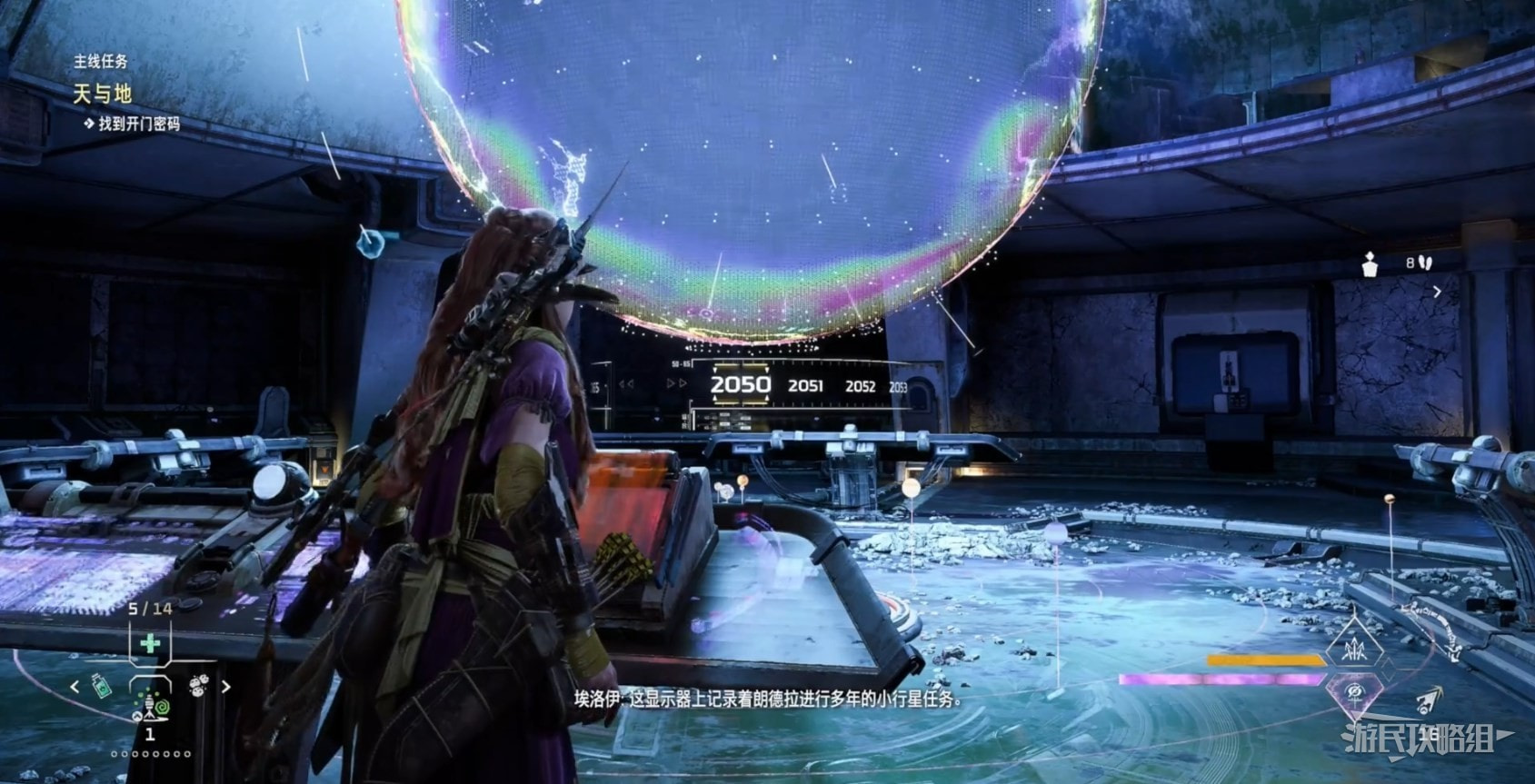Viewport: 1535px width, 784px height.
Task: Select year 2050 on the timeline
Action: point(740,384)
